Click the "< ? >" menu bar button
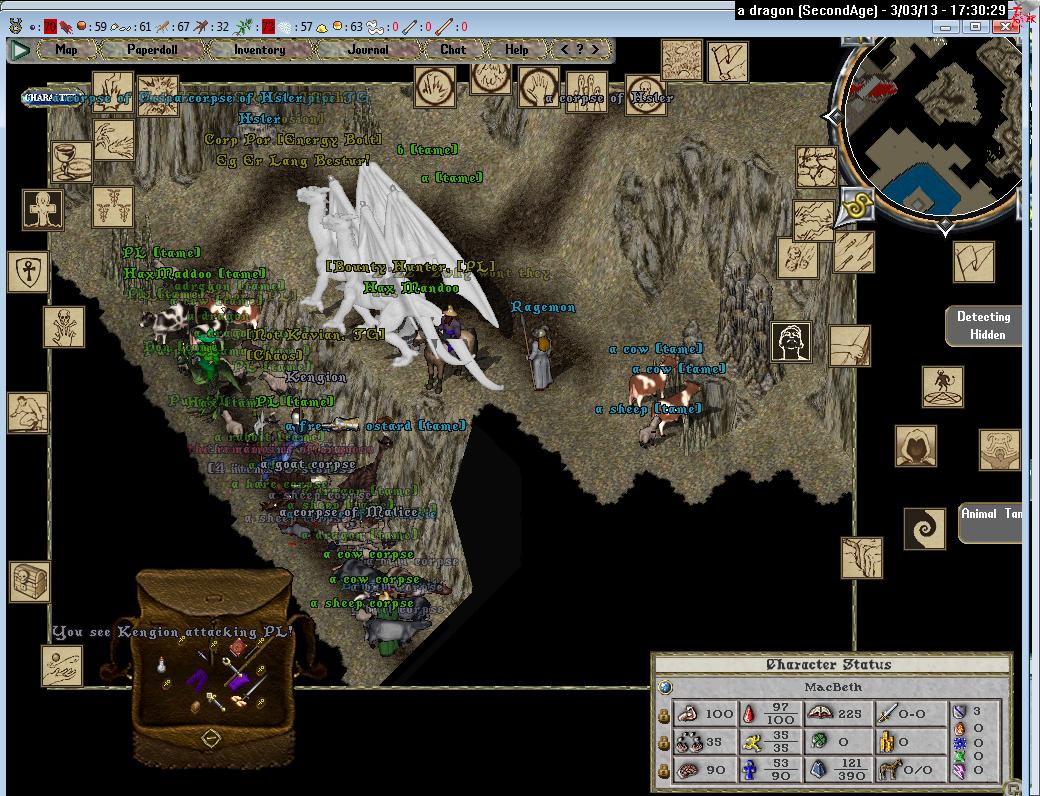The height and width of the screenshot is (796, 1040). click(x=580, y=49)
